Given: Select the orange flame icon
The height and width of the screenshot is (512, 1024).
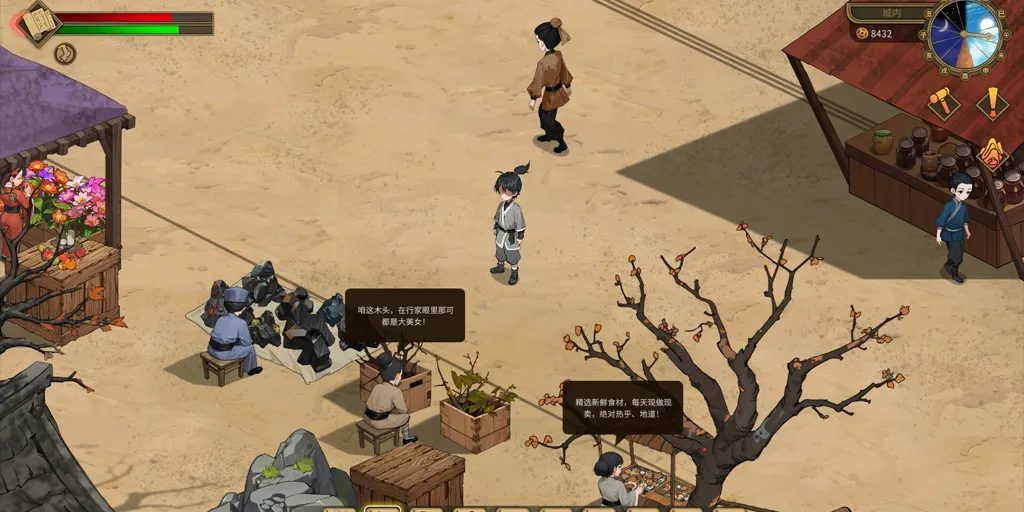Looking at the screenshot, I should click(x=991, y=152).
